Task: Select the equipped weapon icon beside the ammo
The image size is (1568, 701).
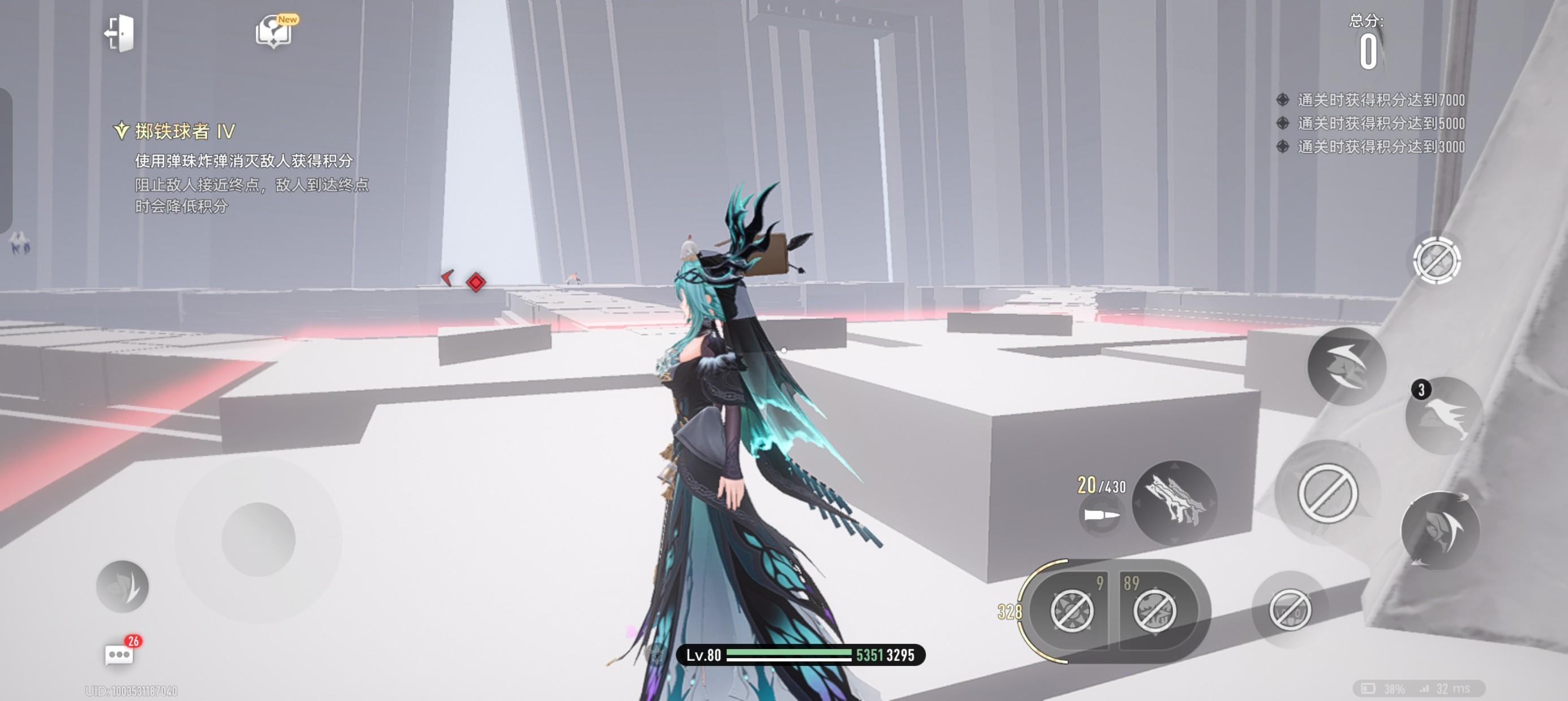Action: (x=1174, y=503)
